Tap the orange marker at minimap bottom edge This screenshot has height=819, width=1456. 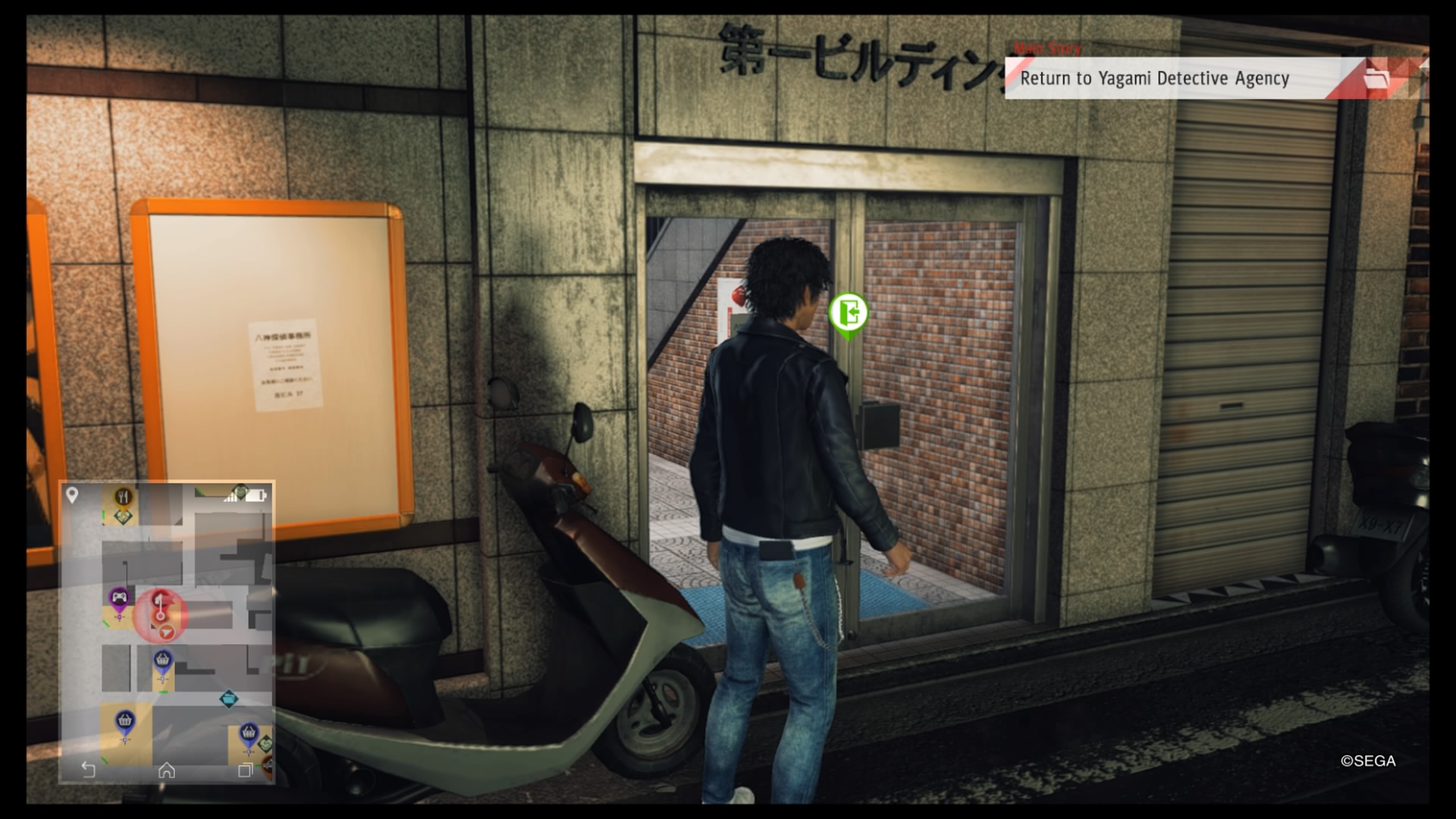(268, 765)
